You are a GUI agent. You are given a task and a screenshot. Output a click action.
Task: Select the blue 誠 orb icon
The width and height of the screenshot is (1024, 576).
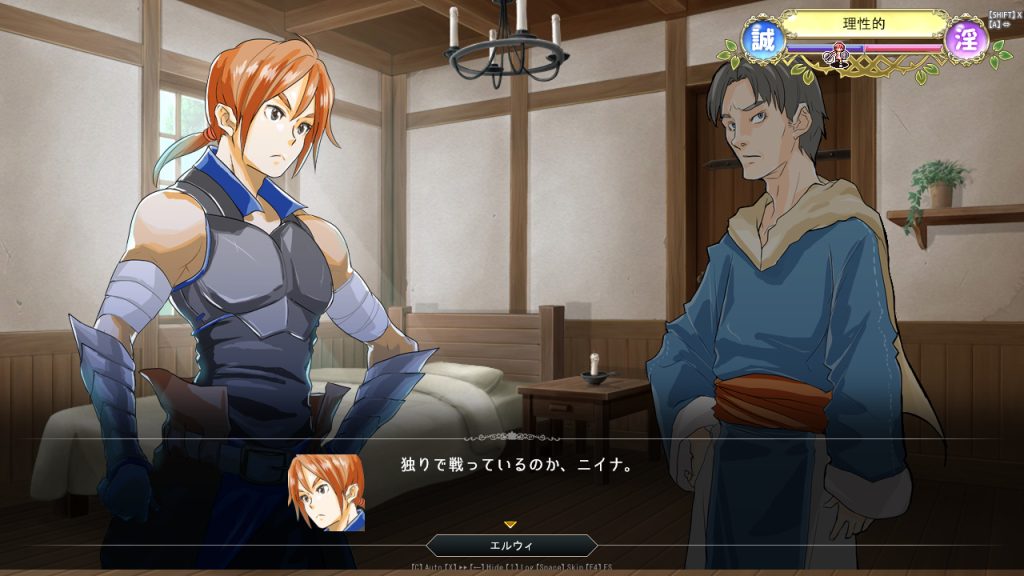[764, 41]
